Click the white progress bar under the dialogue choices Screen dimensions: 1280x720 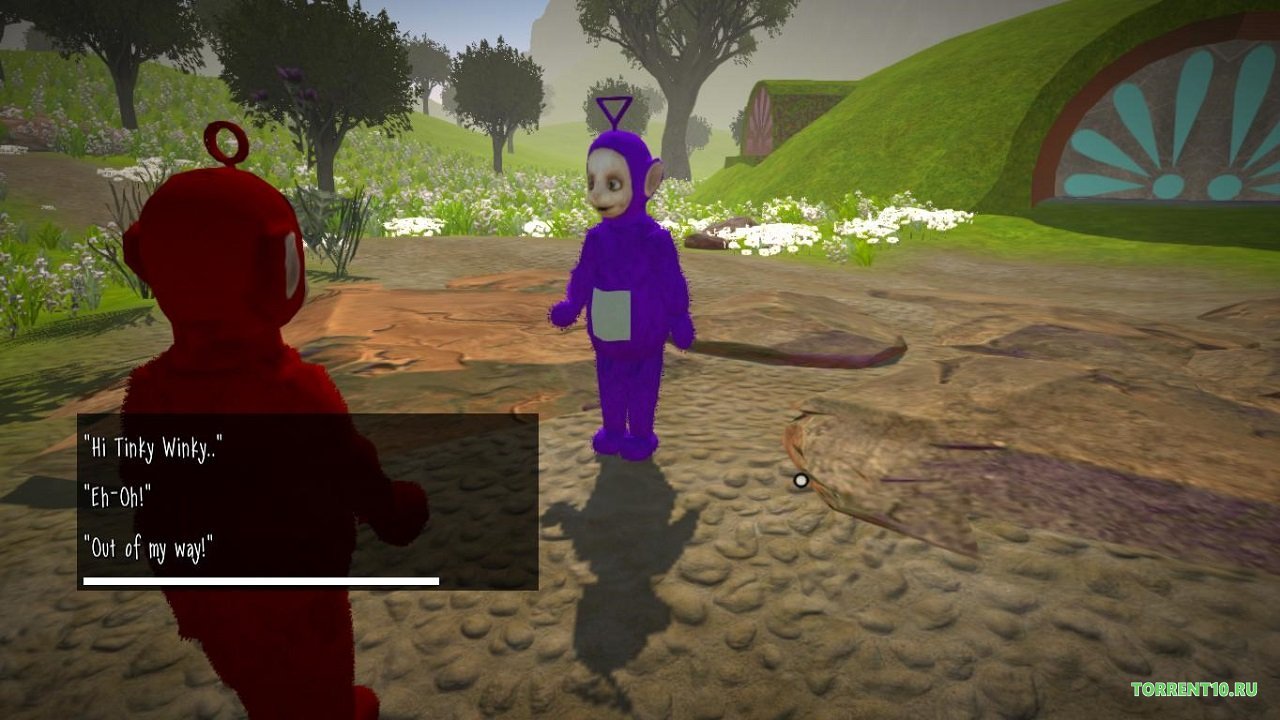coord(258,580)
